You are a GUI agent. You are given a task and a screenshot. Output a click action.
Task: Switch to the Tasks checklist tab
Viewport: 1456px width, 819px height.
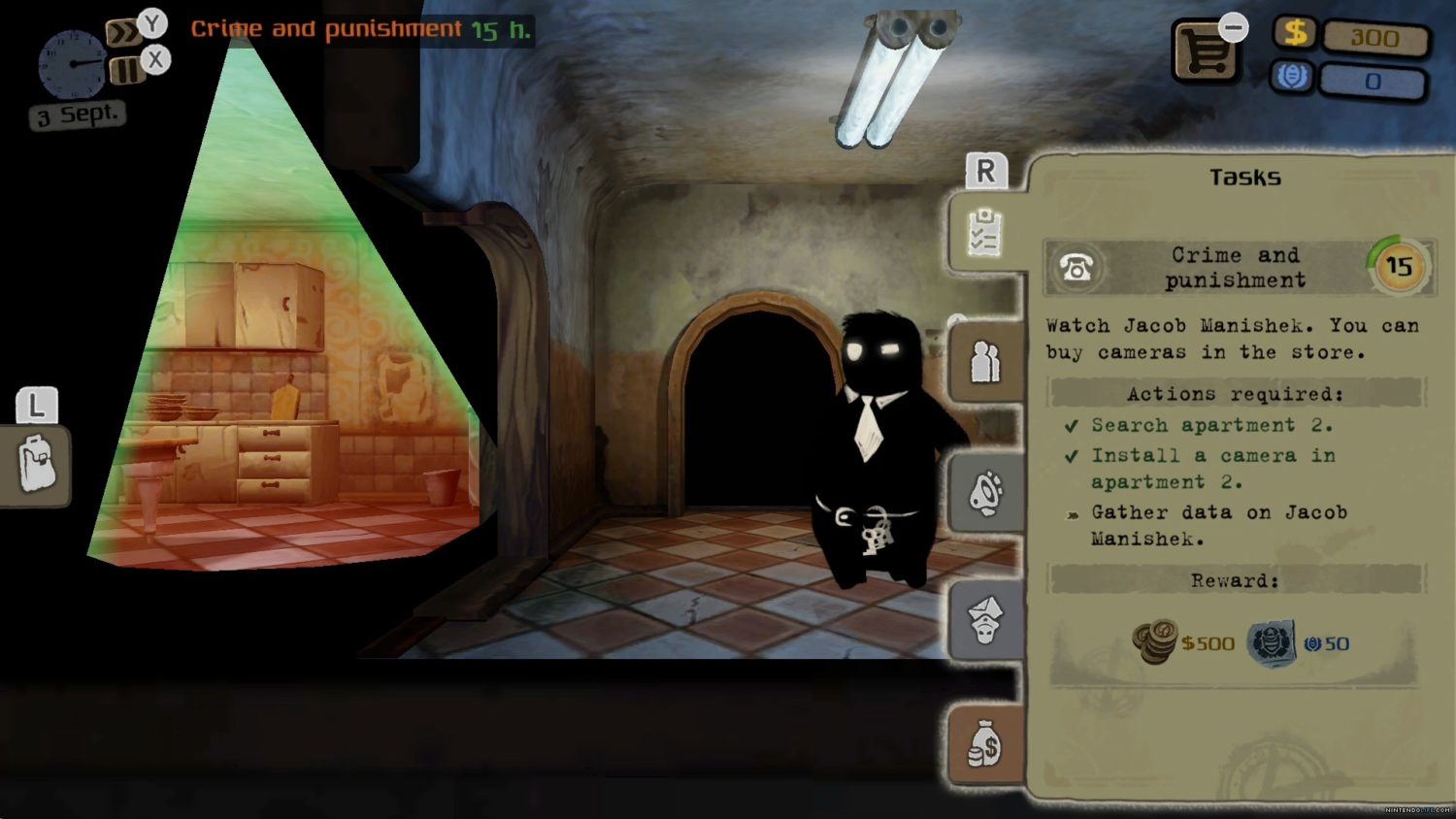point(984,232)
